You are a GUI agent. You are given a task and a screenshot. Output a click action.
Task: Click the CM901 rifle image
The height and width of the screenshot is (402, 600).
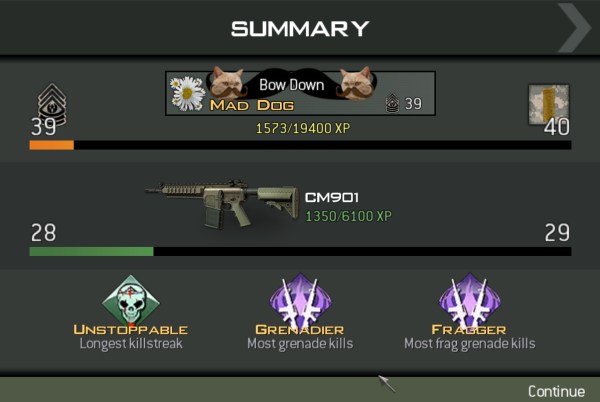(x=223, y=203)
